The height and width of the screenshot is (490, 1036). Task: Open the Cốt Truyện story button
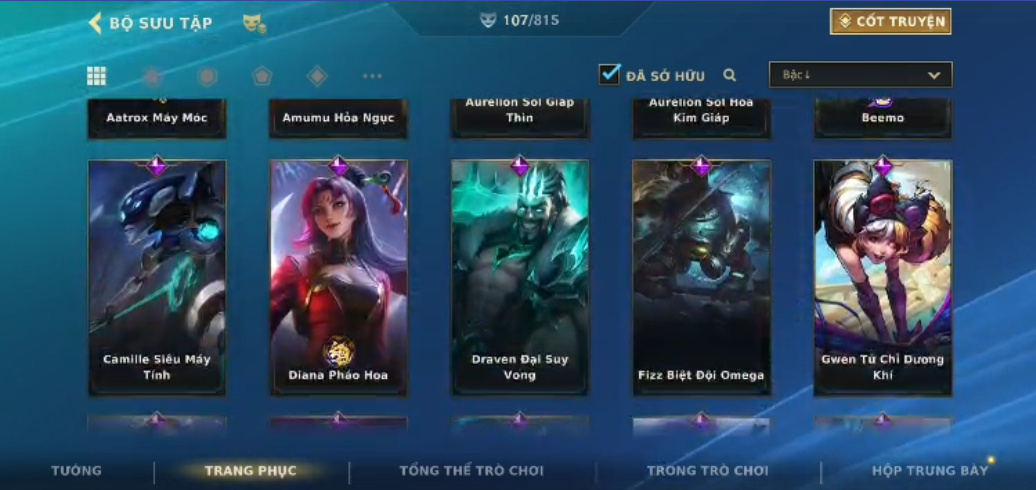tap(890, 21)
